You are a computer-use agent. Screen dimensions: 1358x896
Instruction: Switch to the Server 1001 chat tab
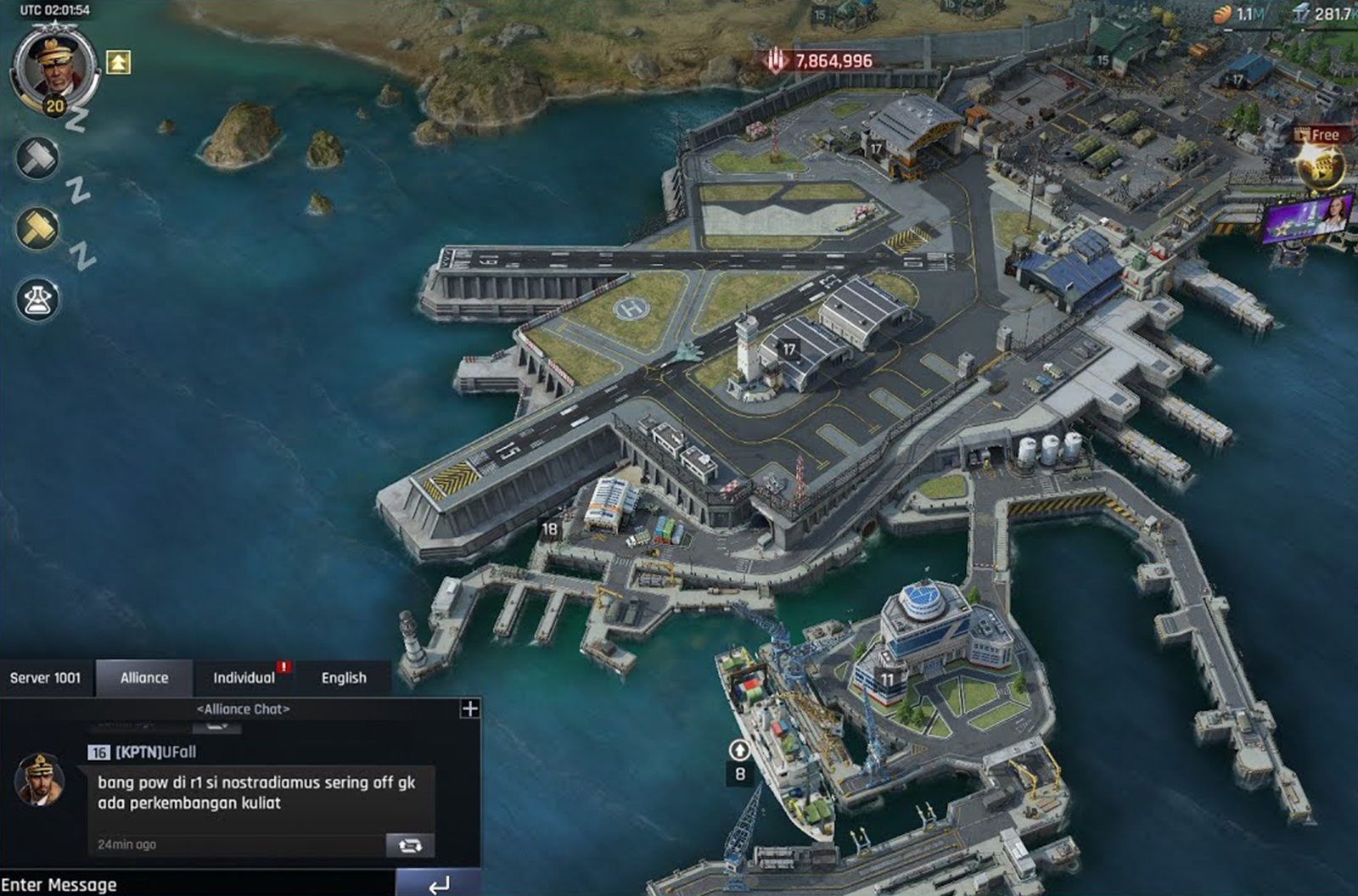(x=46, y=678)
